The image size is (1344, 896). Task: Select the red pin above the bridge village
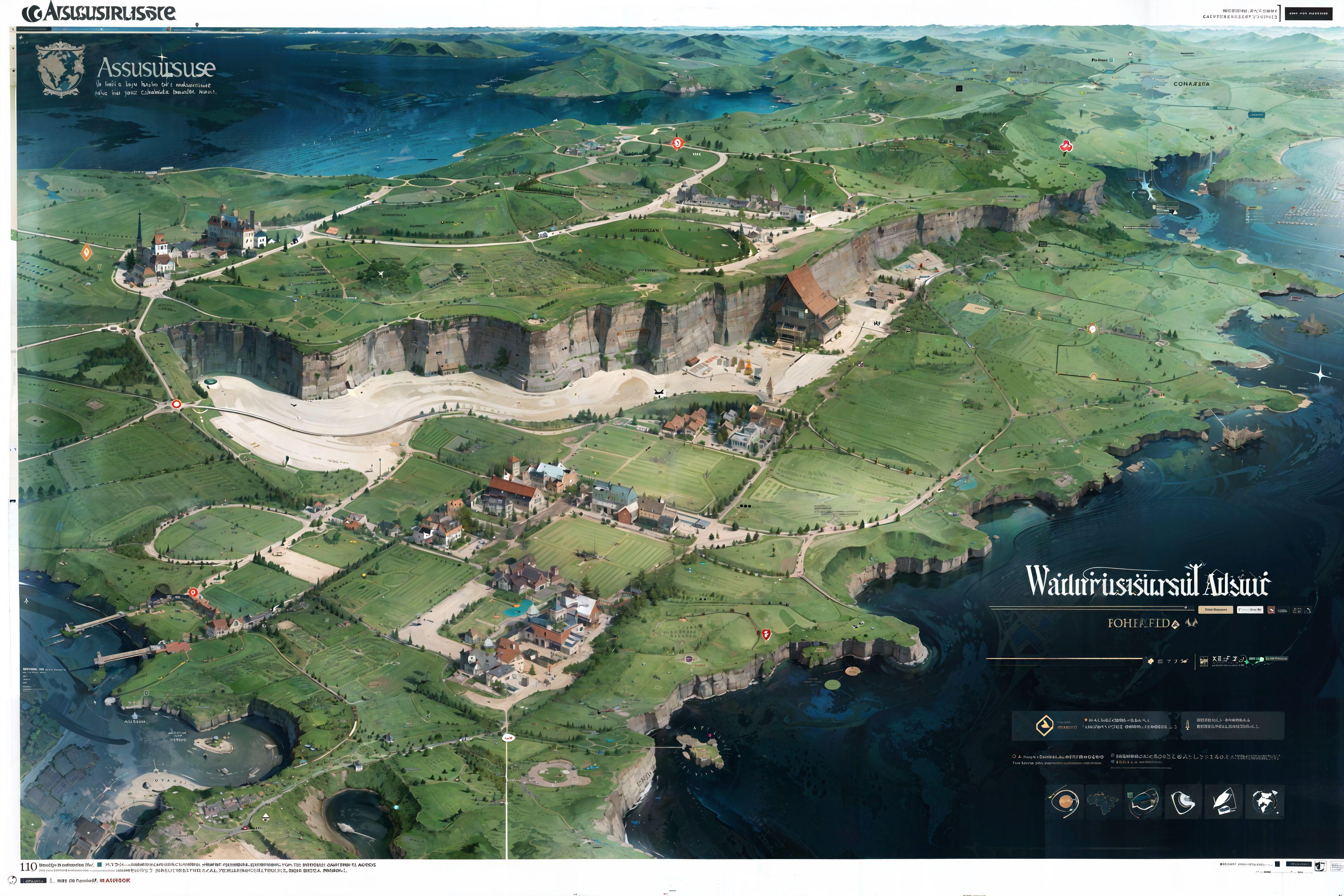[193, 593]
